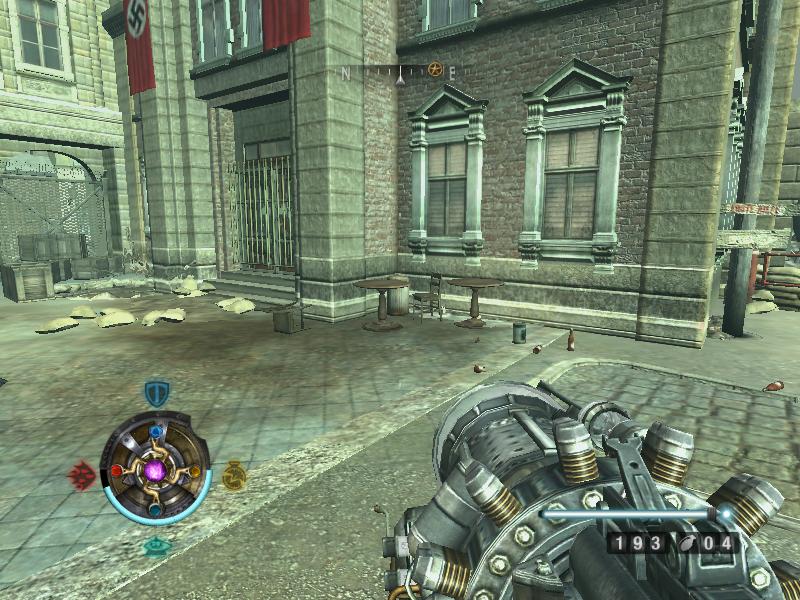Activate the yellow stopwatch Mire power icon

[x=234, y=476]
